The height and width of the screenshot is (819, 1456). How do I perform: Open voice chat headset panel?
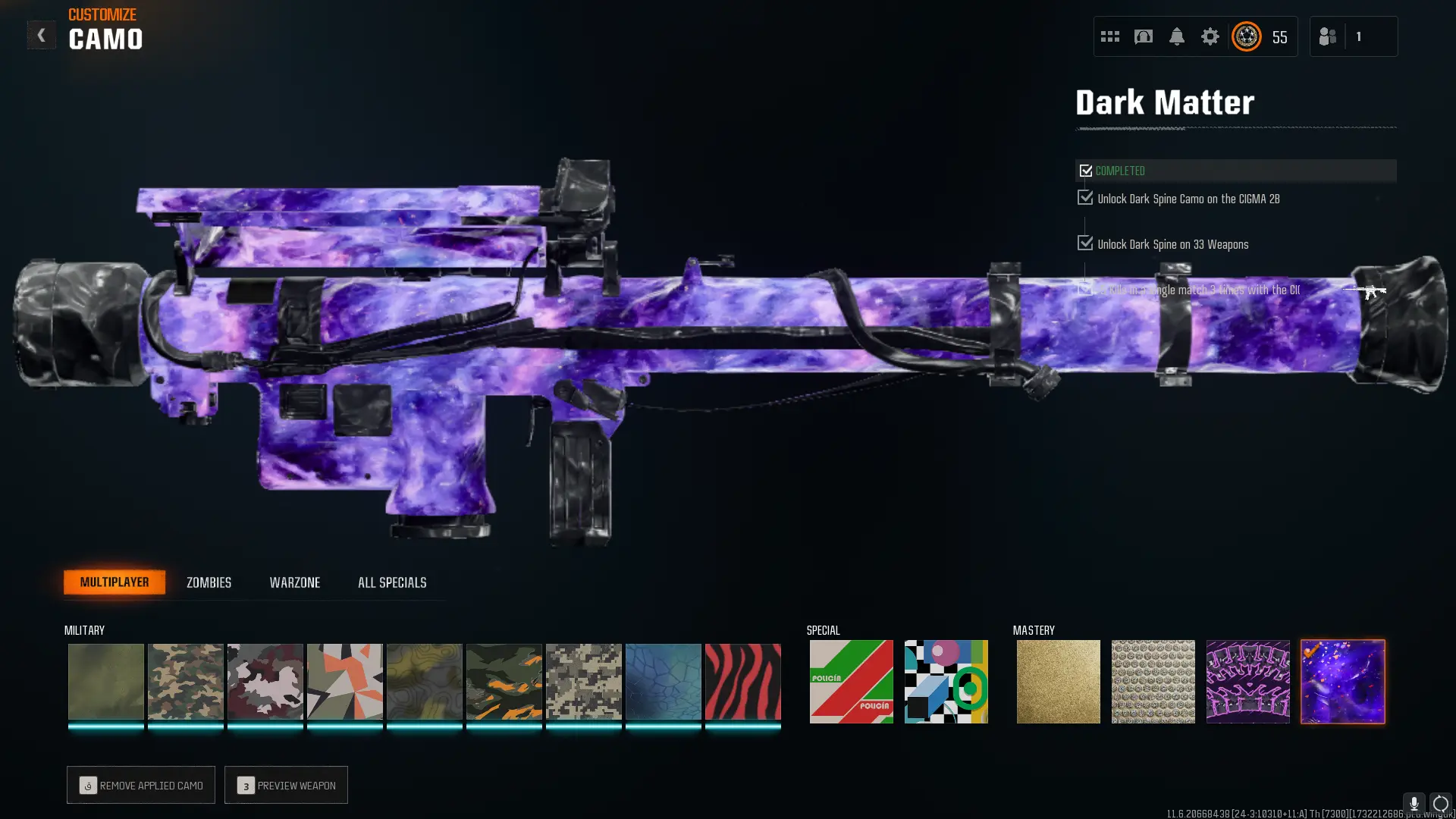[1144, 36]
